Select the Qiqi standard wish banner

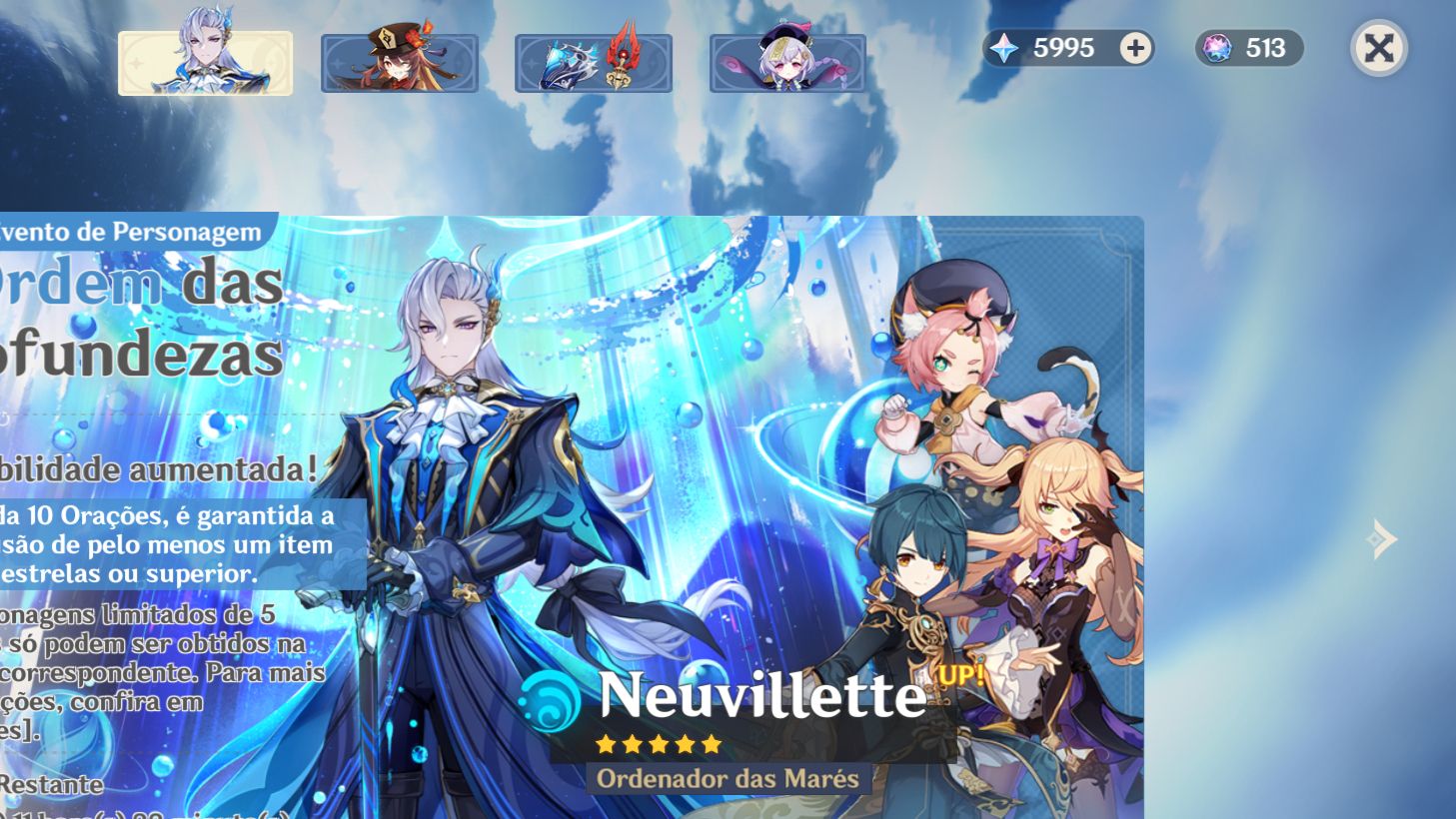[786, 62]
